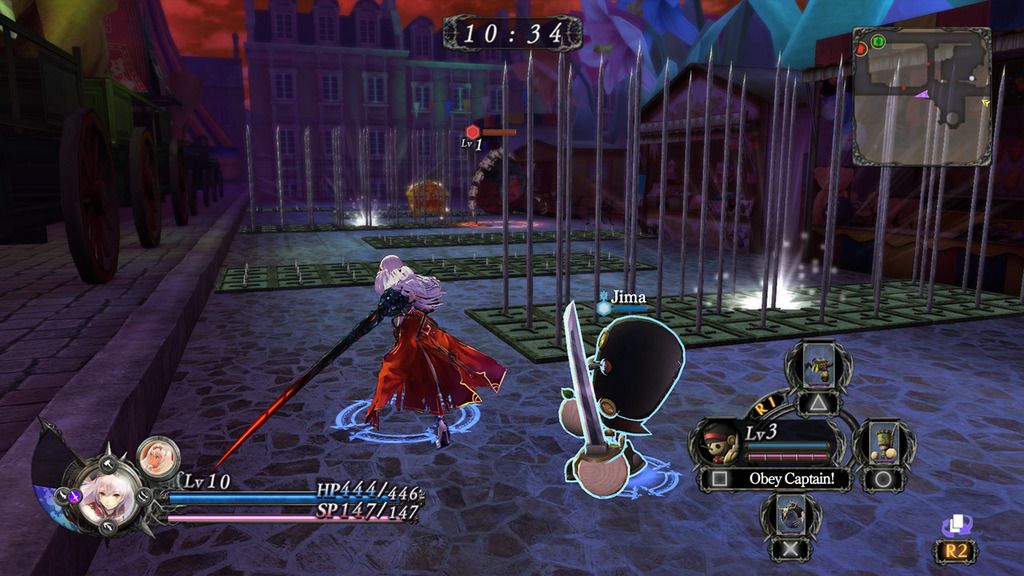Select the small partner portrait medallion
The image size is (1024, 576).
pos(157,456)
